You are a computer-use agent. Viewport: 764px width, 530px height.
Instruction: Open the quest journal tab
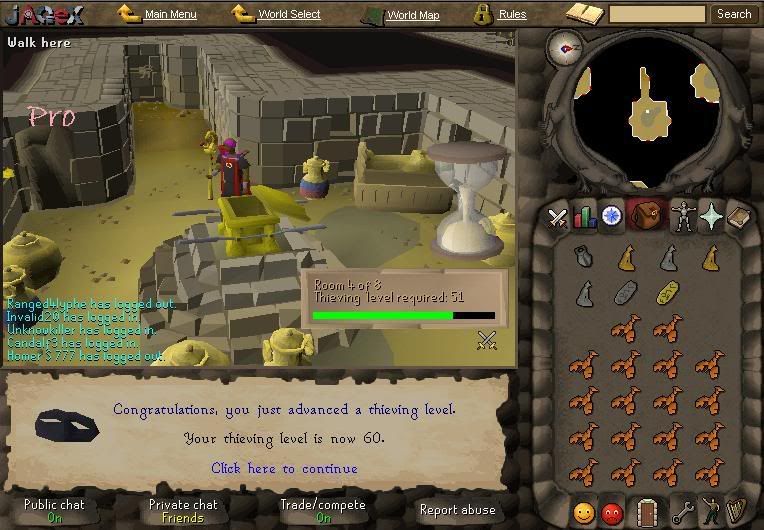(611, 216)
